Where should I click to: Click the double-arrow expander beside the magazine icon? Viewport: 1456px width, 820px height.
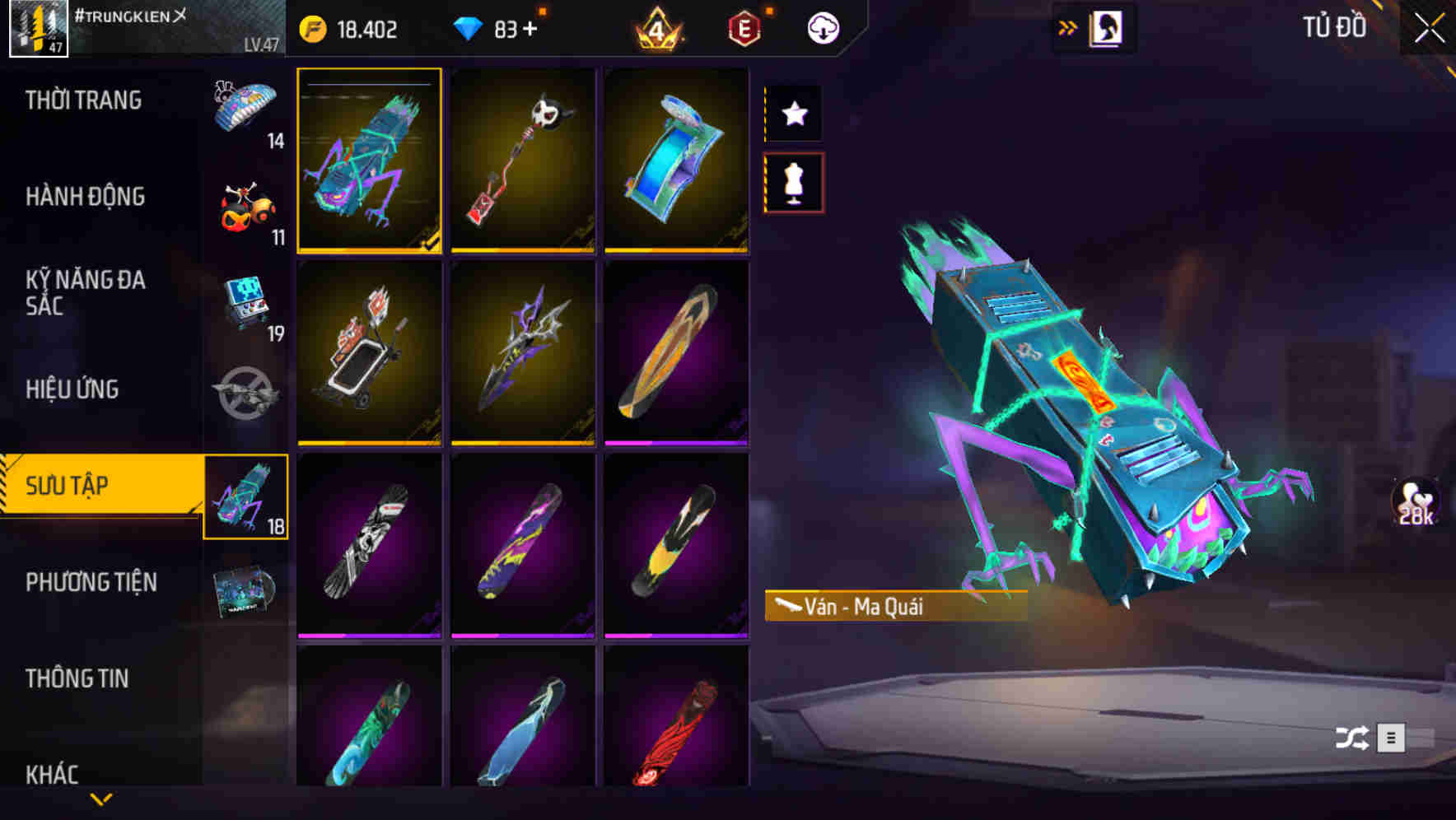[x=1068, y=27]
